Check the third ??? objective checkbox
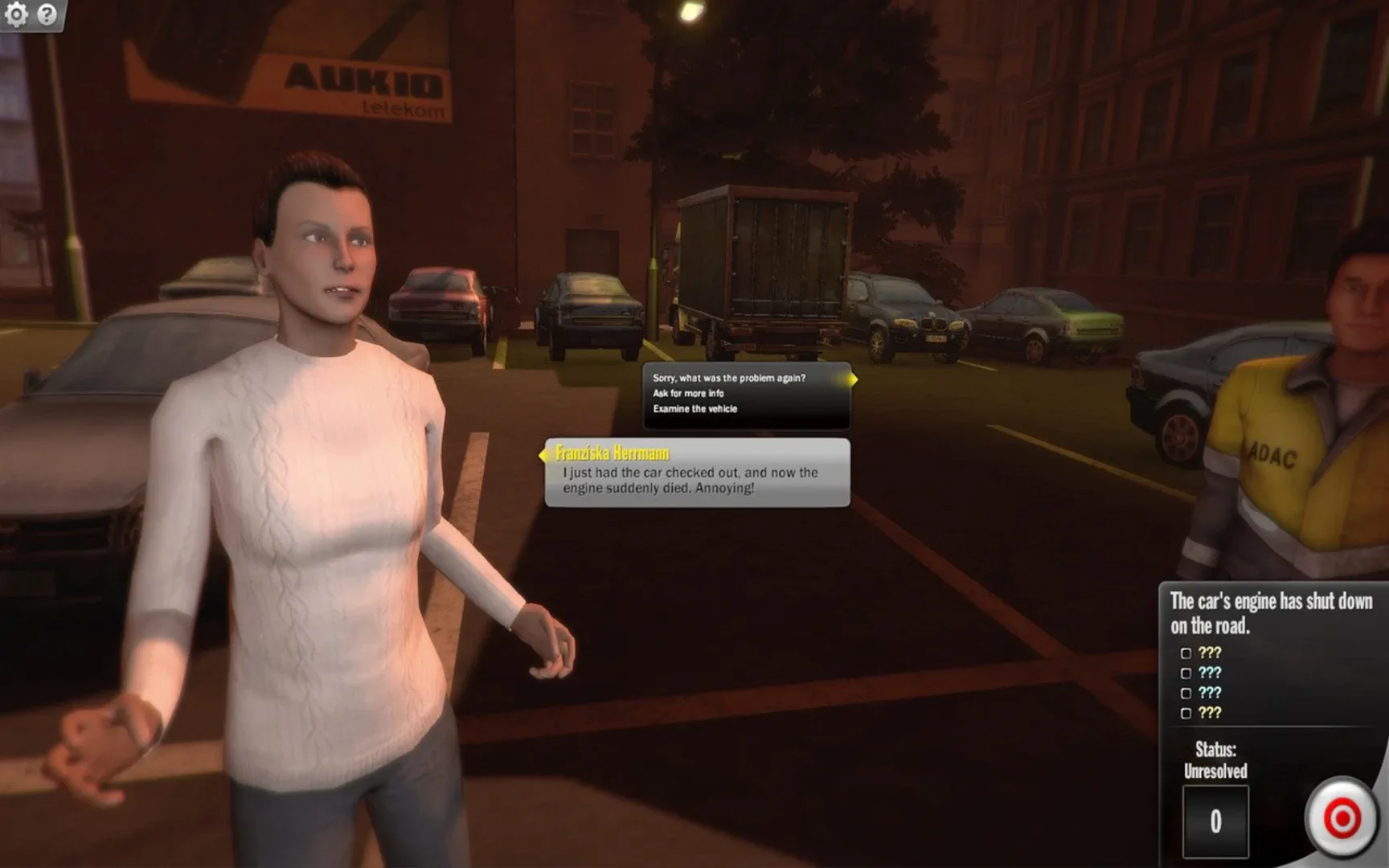Image resolution: width=1389 pixels, height=868 pixels. (x=1186, y=693)
